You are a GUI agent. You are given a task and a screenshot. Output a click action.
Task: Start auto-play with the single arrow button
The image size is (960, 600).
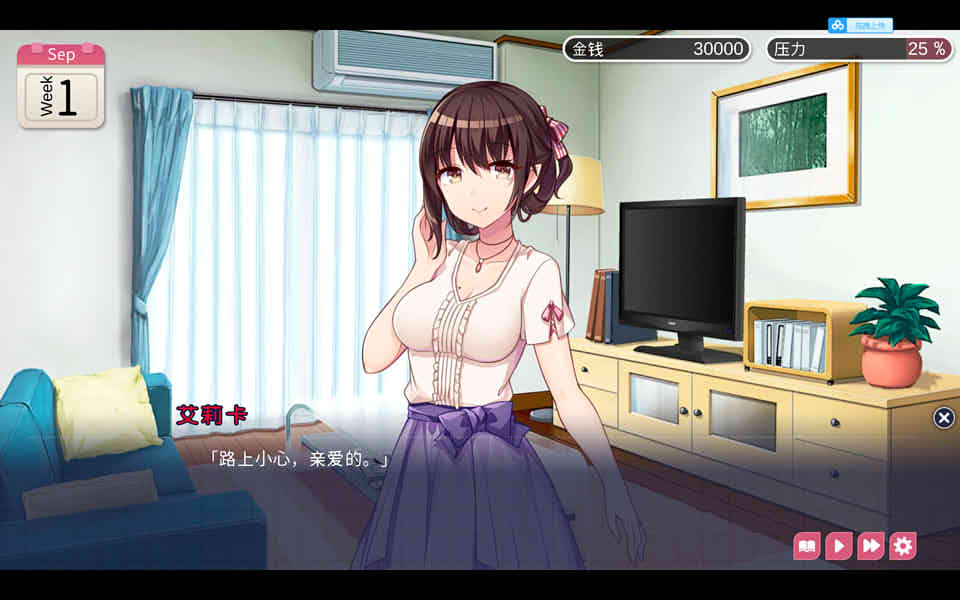[x=839, y=546]
